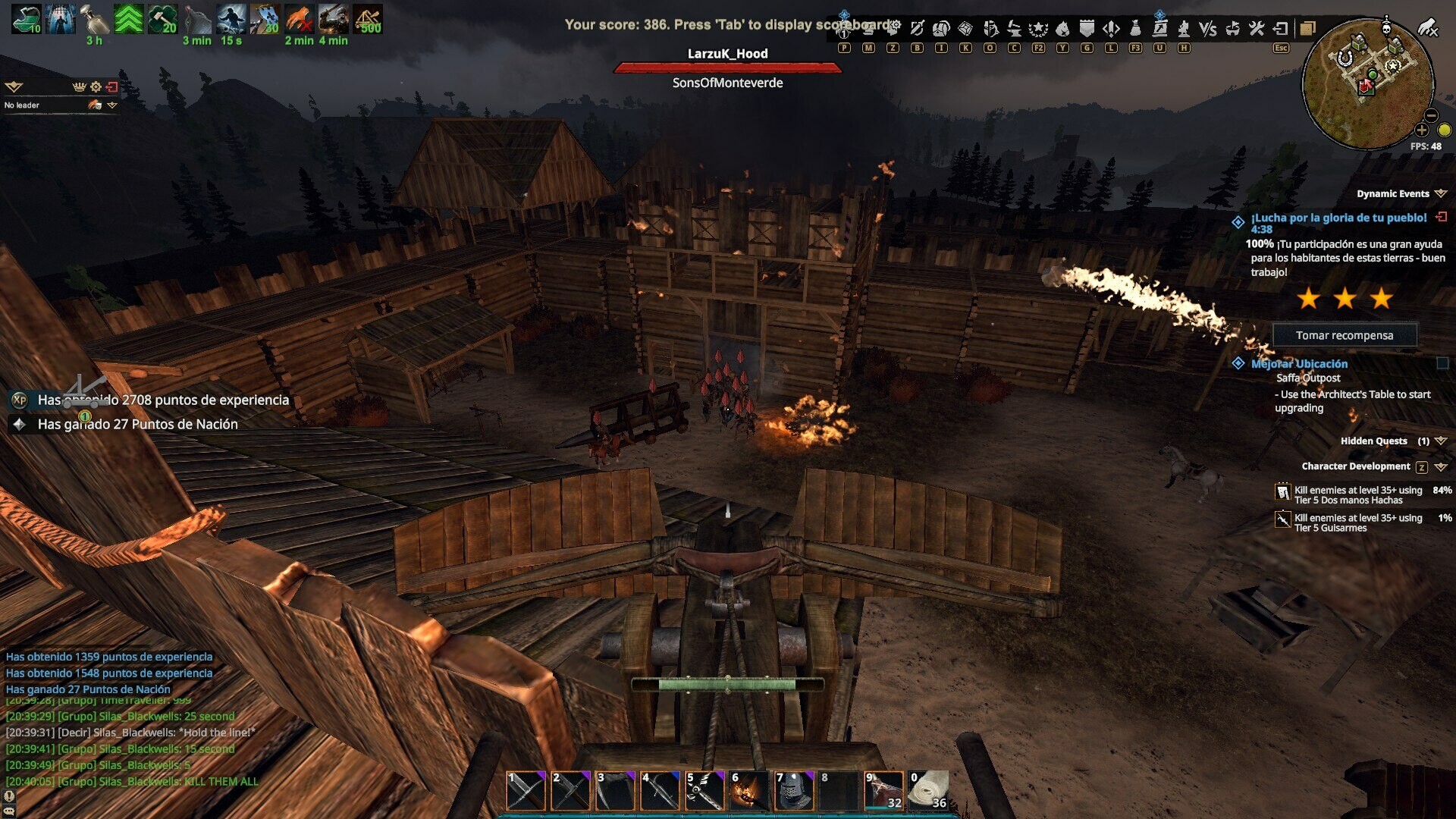Collapse the Dynamic Events section
Screen dimensions: 1456x819
pyautogui.click(x=1441, y=194)
